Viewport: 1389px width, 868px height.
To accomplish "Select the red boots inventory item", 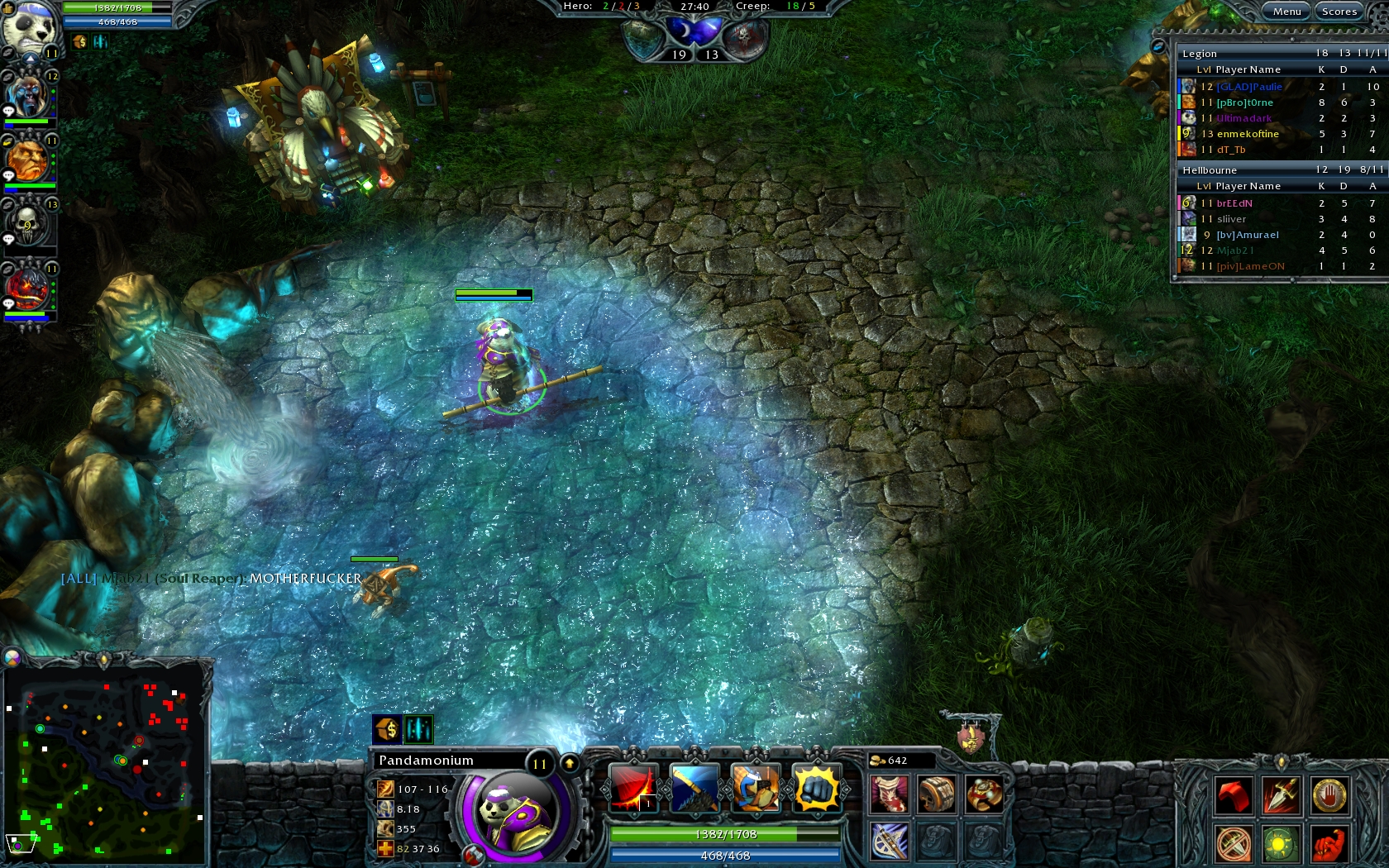I will coord(889,794).
